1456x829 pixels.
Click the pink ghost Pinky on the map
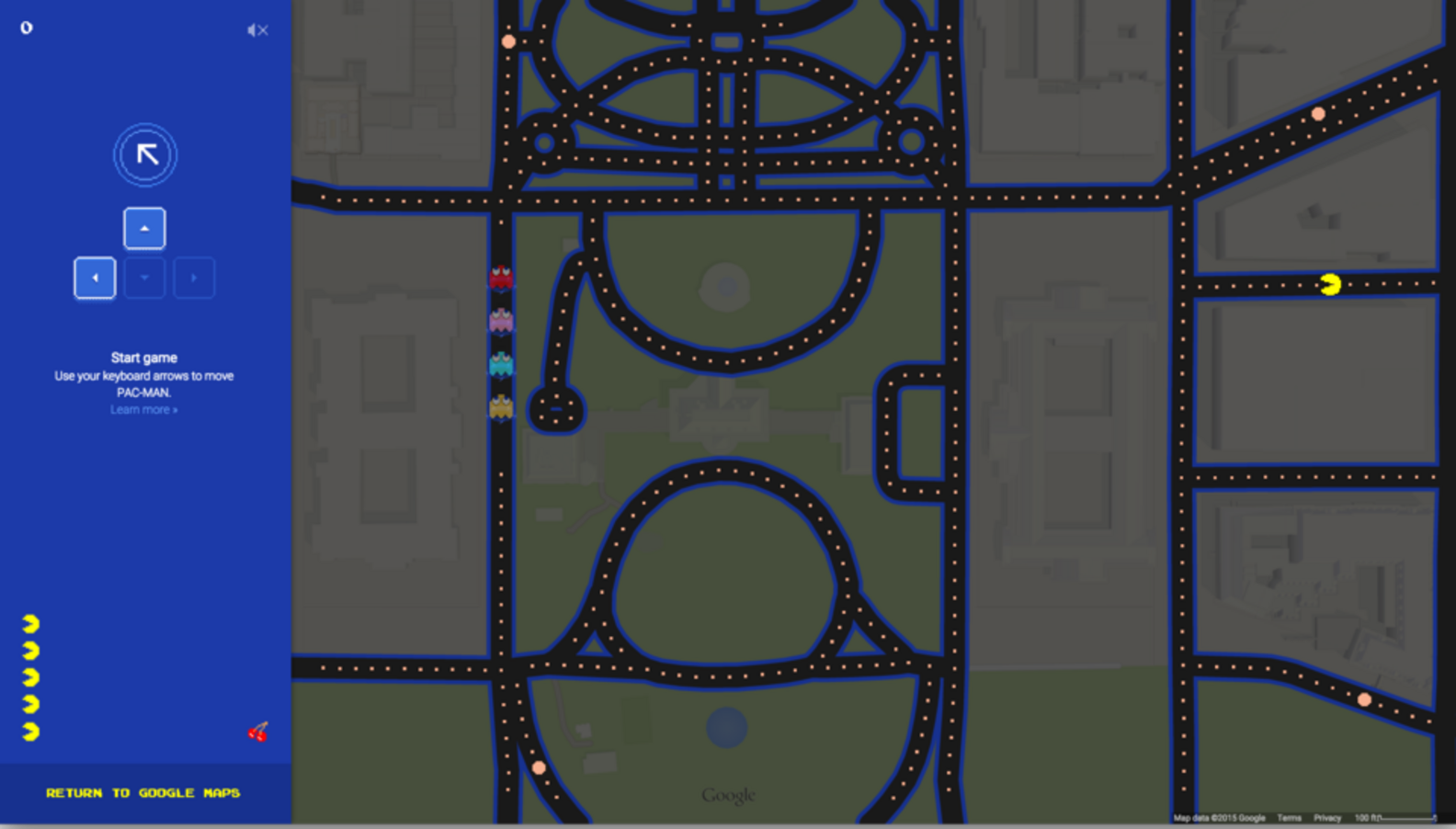click(501, 320)
